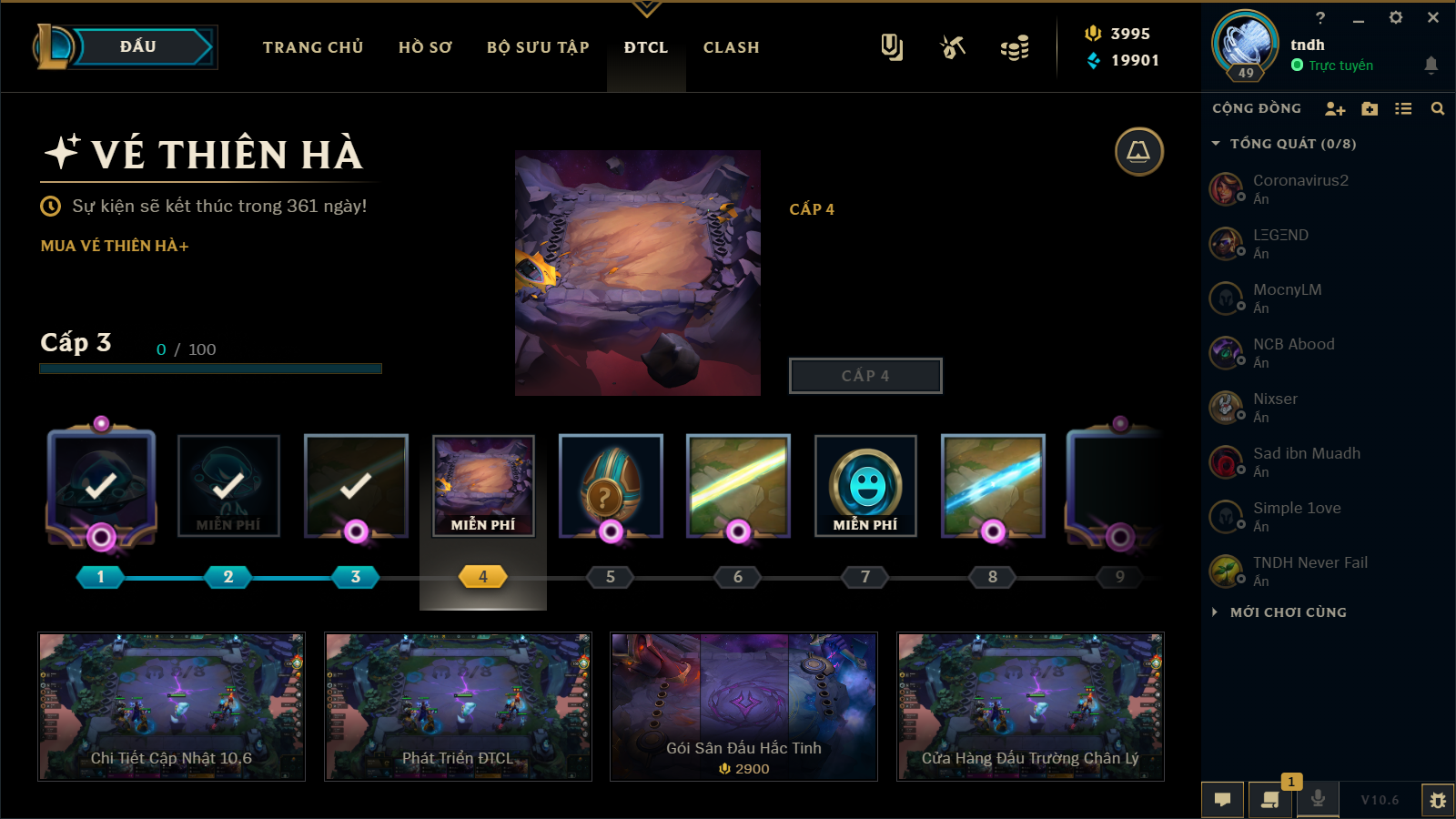1456x819 pixels.
Task: Choose the blue emote reward at level 7
Action: pyautogui.click(x=865, y=486)
